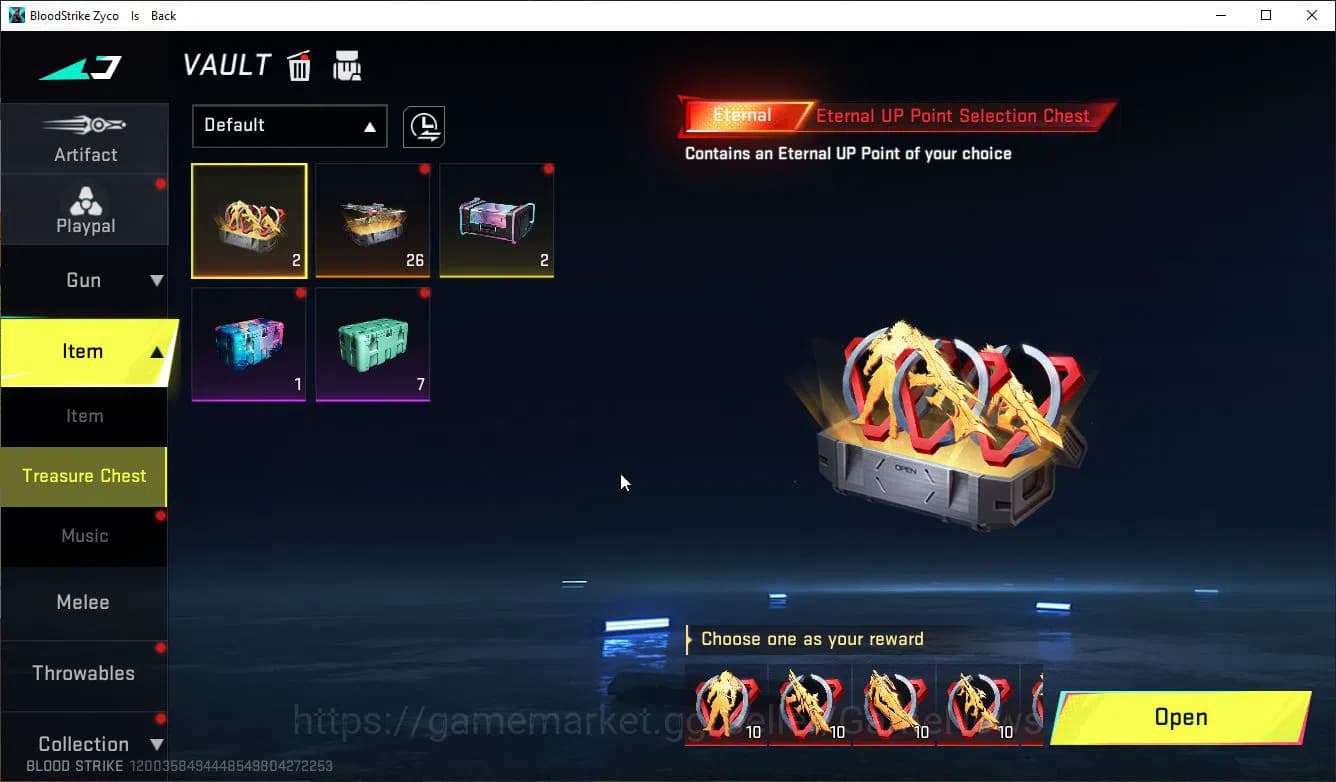
Task: Open the Playpal section icon
Action: pos(85,201)
